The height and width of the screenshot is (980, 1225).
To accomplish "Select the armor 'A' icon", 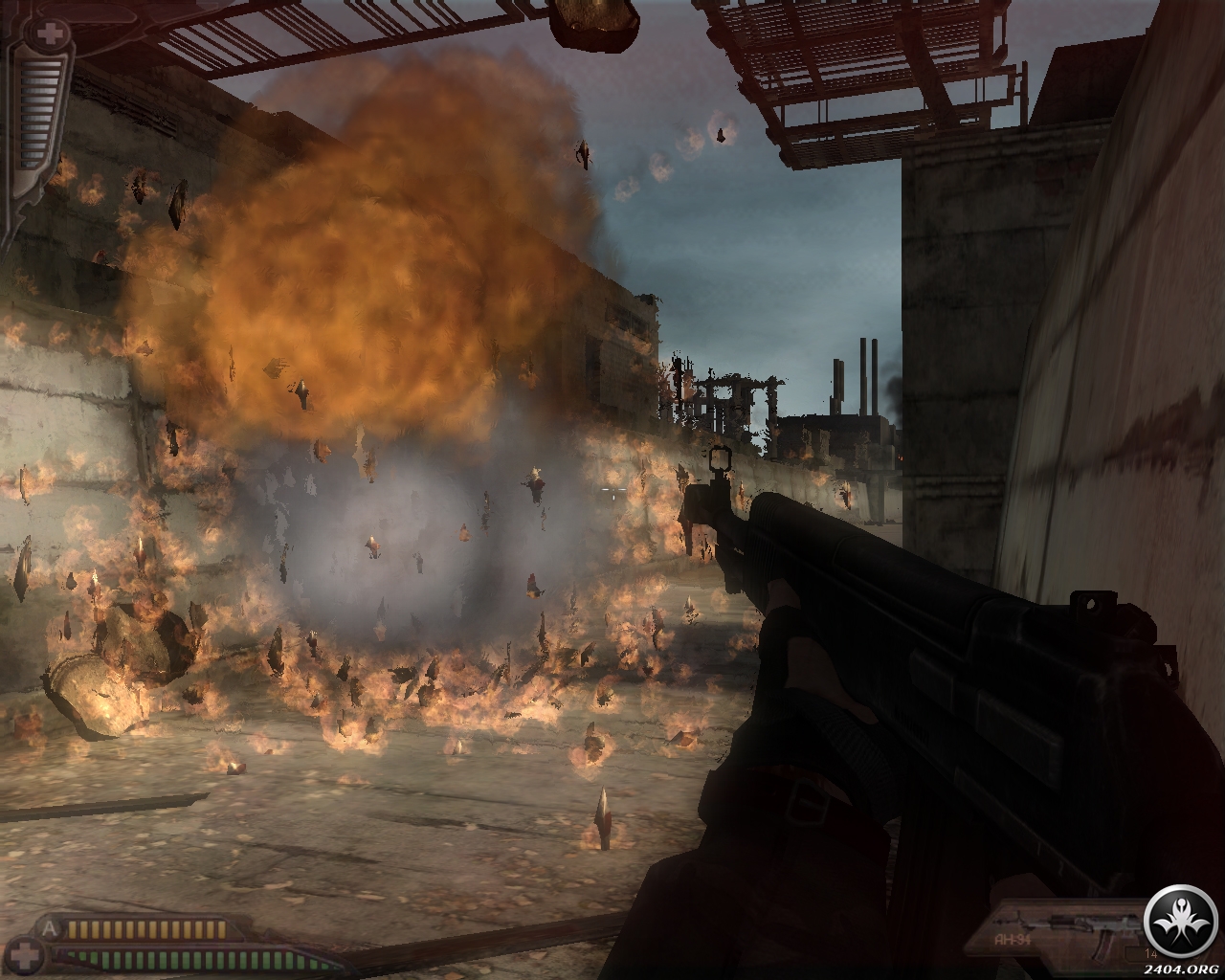I will (x=50, y=927).
